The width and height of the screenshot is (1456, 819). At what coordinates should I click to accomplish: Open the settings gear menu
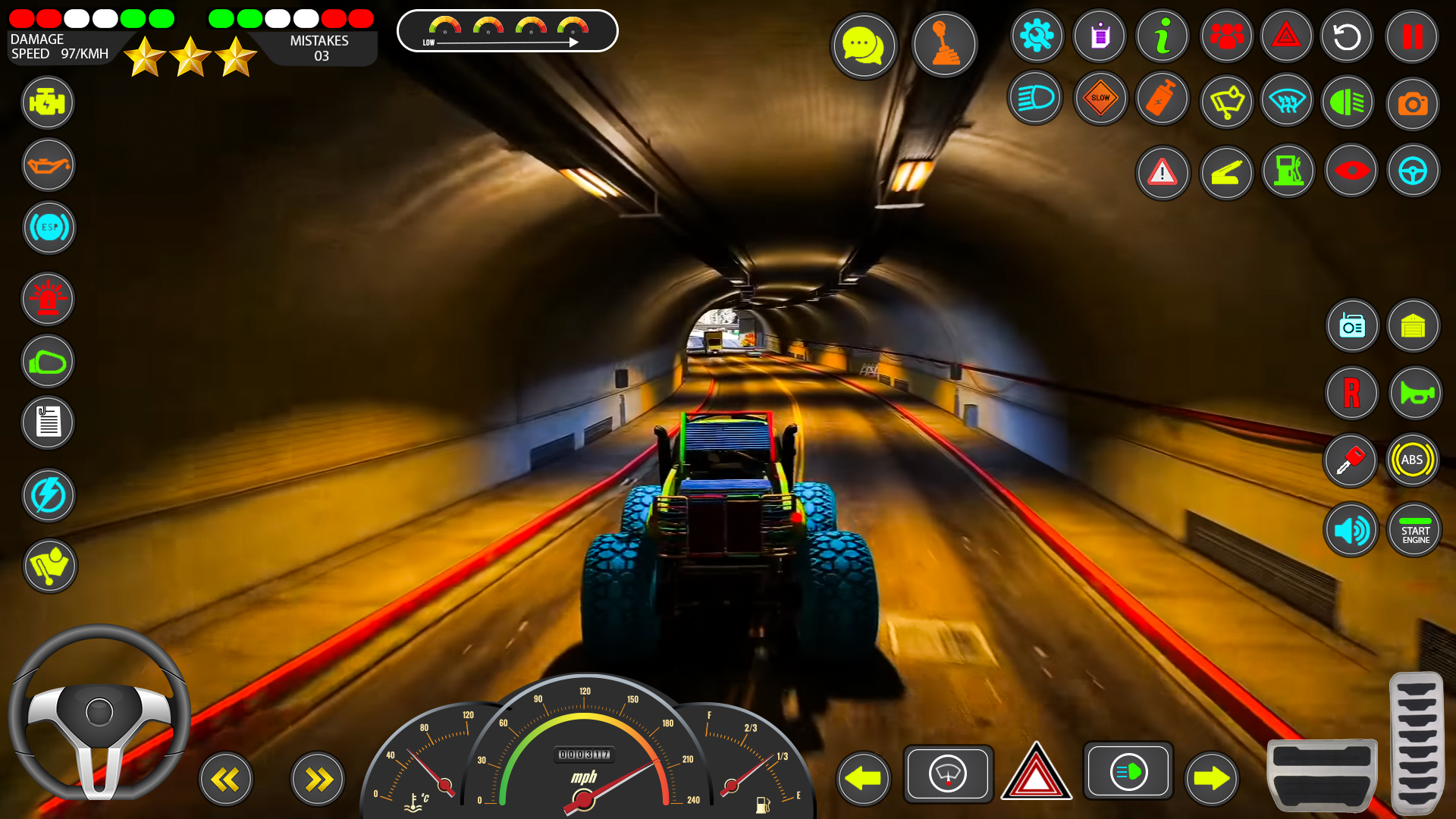pos(1037,36)
